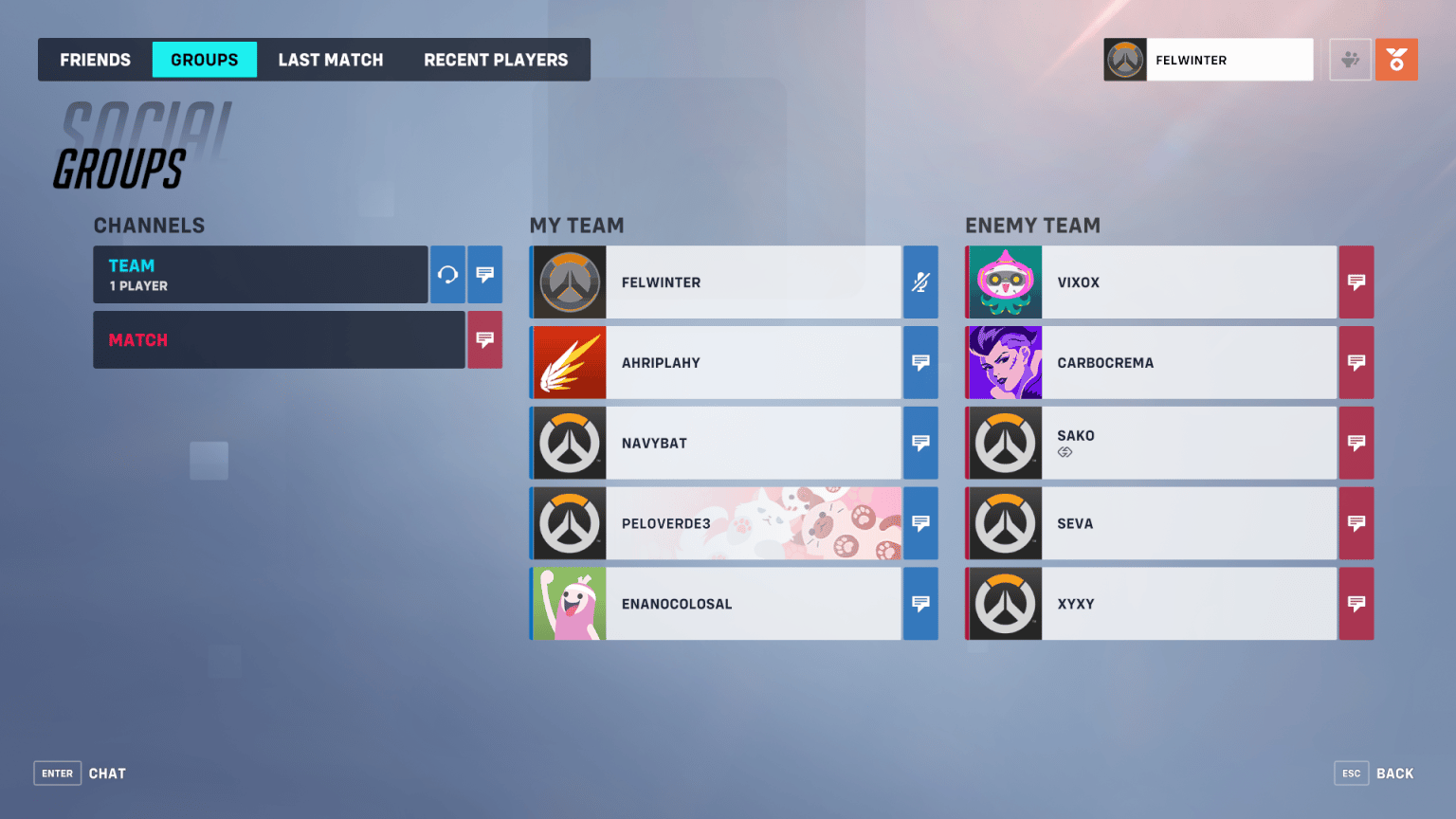Unmute Felwinter's microphone

coord(919,282)
